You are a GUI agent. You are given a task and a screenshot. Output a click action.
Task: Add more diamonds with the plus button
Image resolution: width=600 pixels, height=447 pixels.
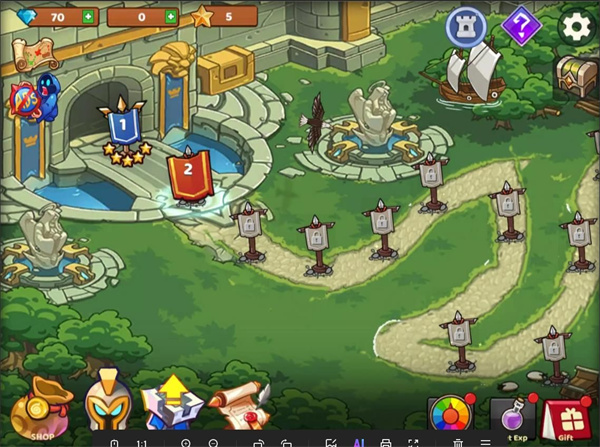(x=88, y=17)
